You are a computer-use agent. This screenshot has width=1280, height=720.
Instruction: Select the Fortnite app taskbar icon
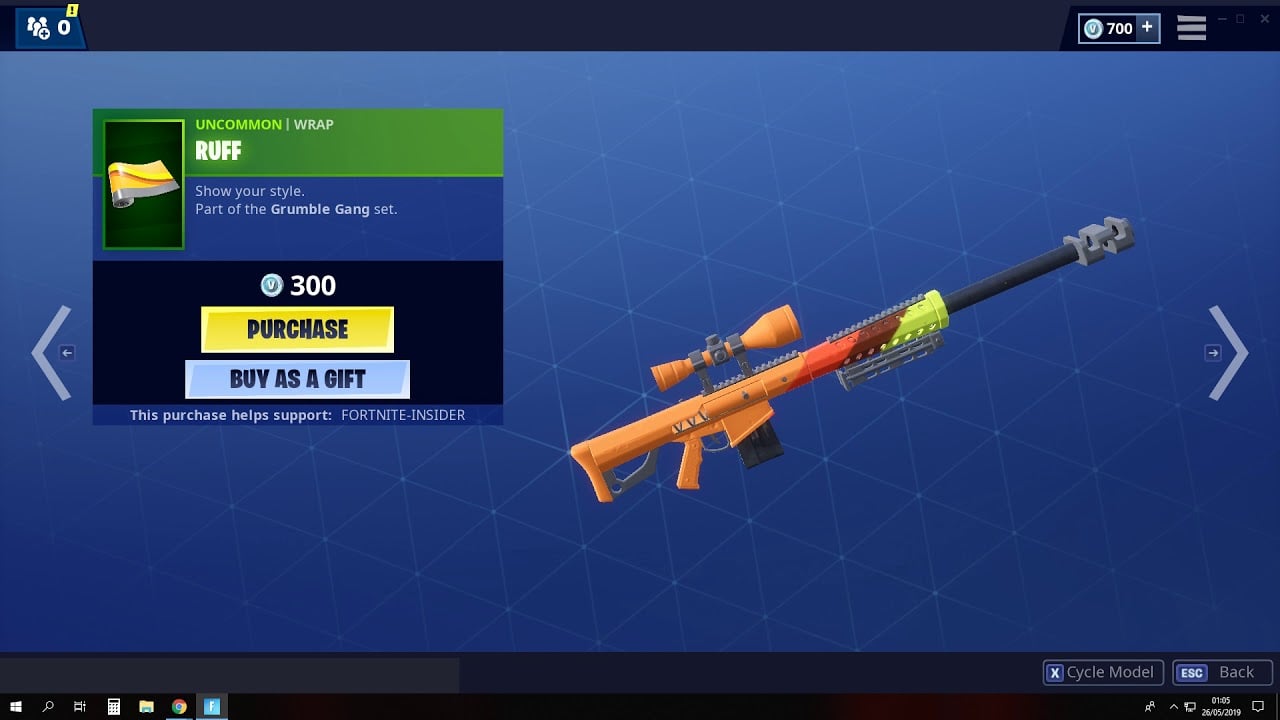[x=212, y=706]
